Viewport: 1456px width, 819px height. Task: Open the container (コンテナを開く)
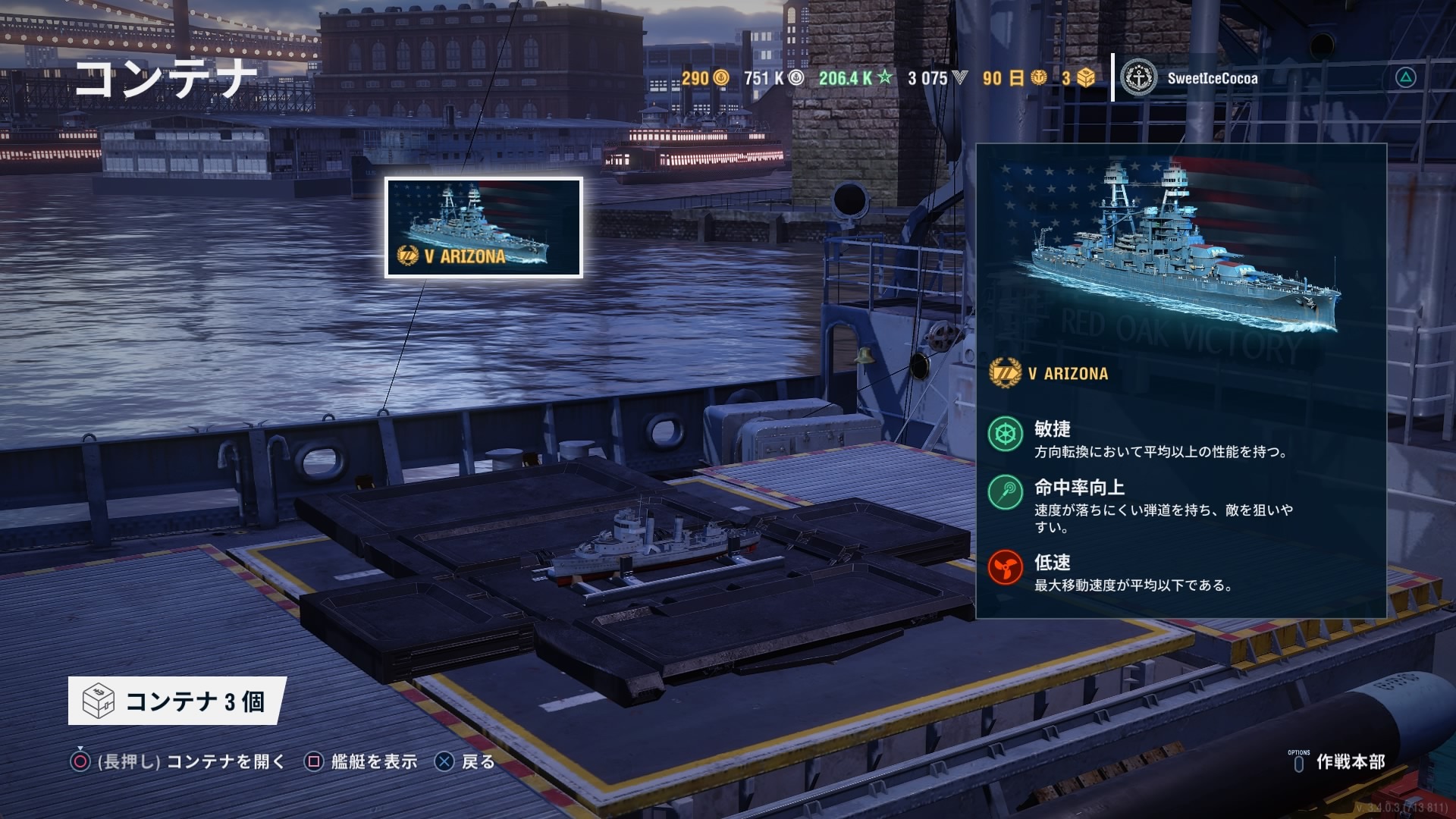point(178,761)
